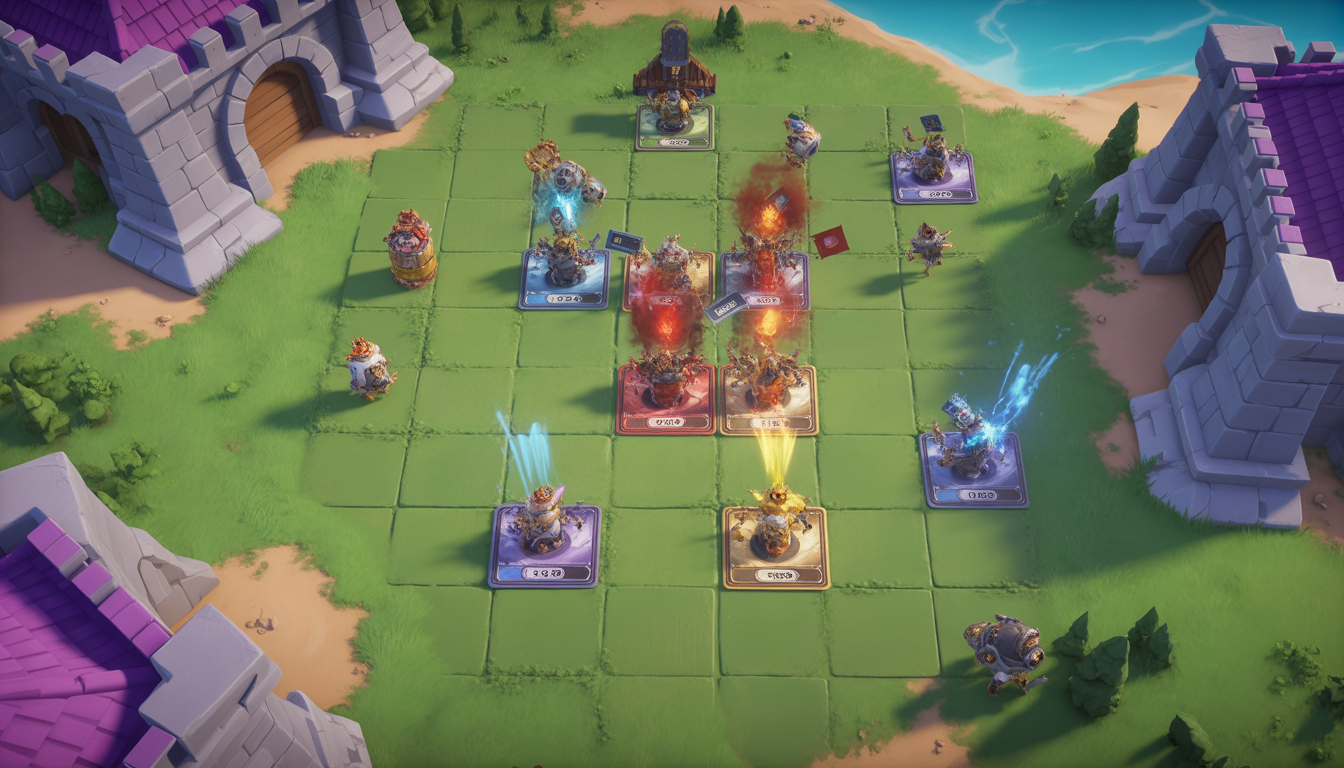Choose the red-bordered card with the burning unit
The height and width of the screenshot is (768, 1344).
[x=666, y=398]
